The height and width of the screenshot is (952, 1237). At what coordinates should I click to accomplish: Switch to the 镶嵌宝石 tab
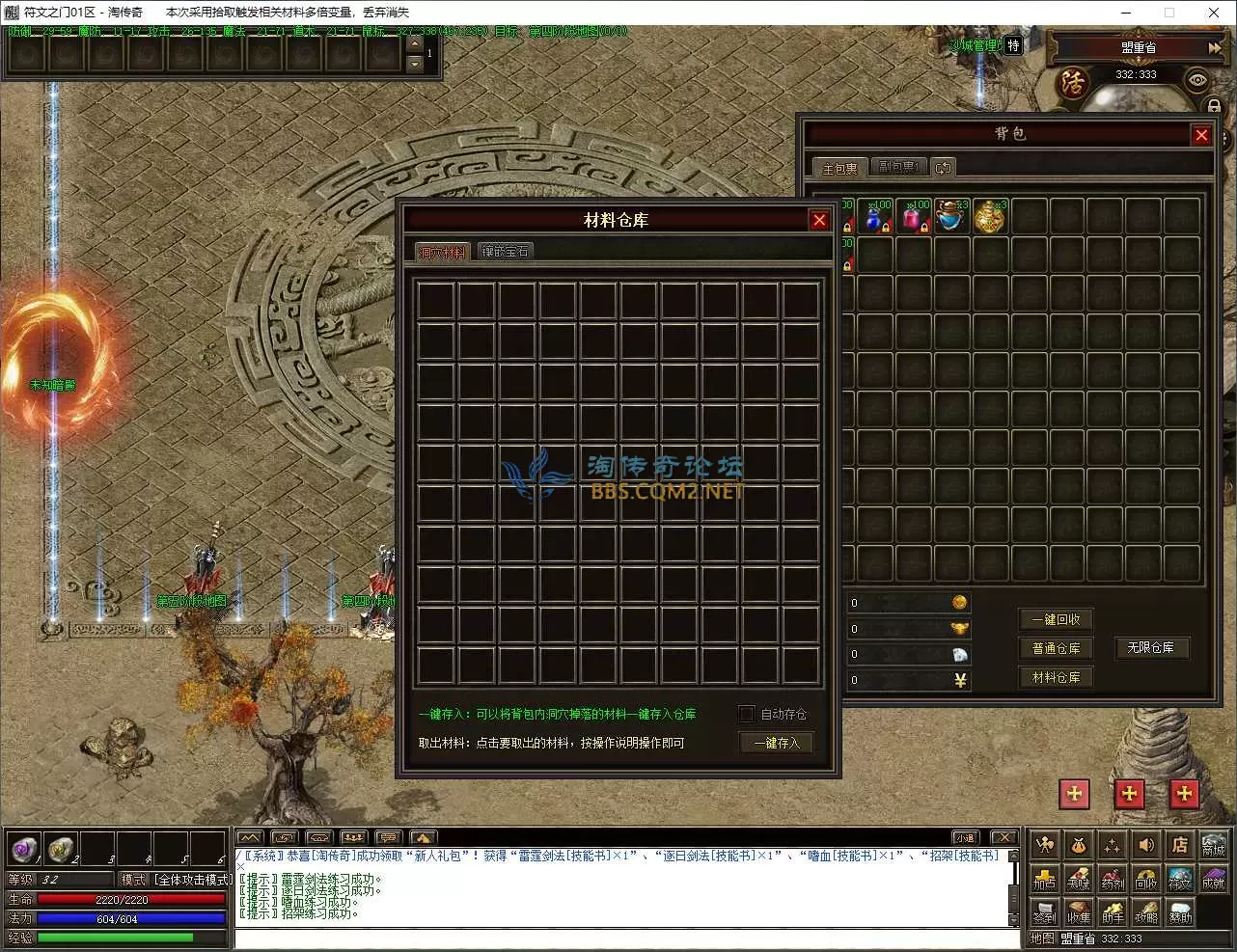pos(506,252)
